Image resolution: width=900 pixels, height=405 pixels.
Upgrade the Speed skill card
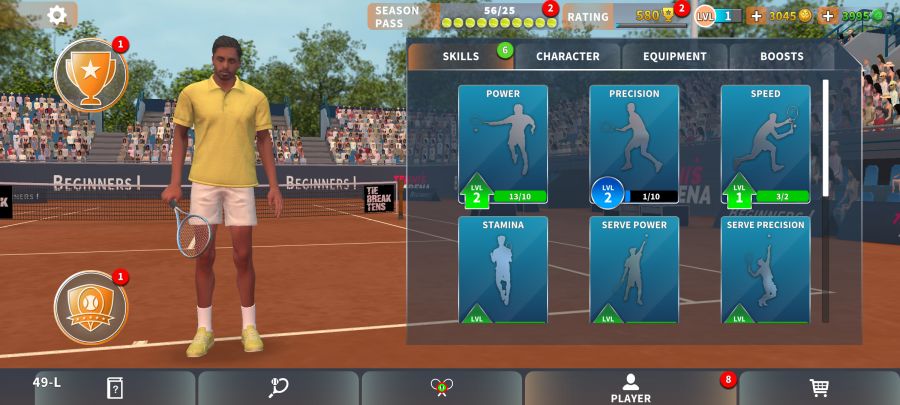[765, 145]
